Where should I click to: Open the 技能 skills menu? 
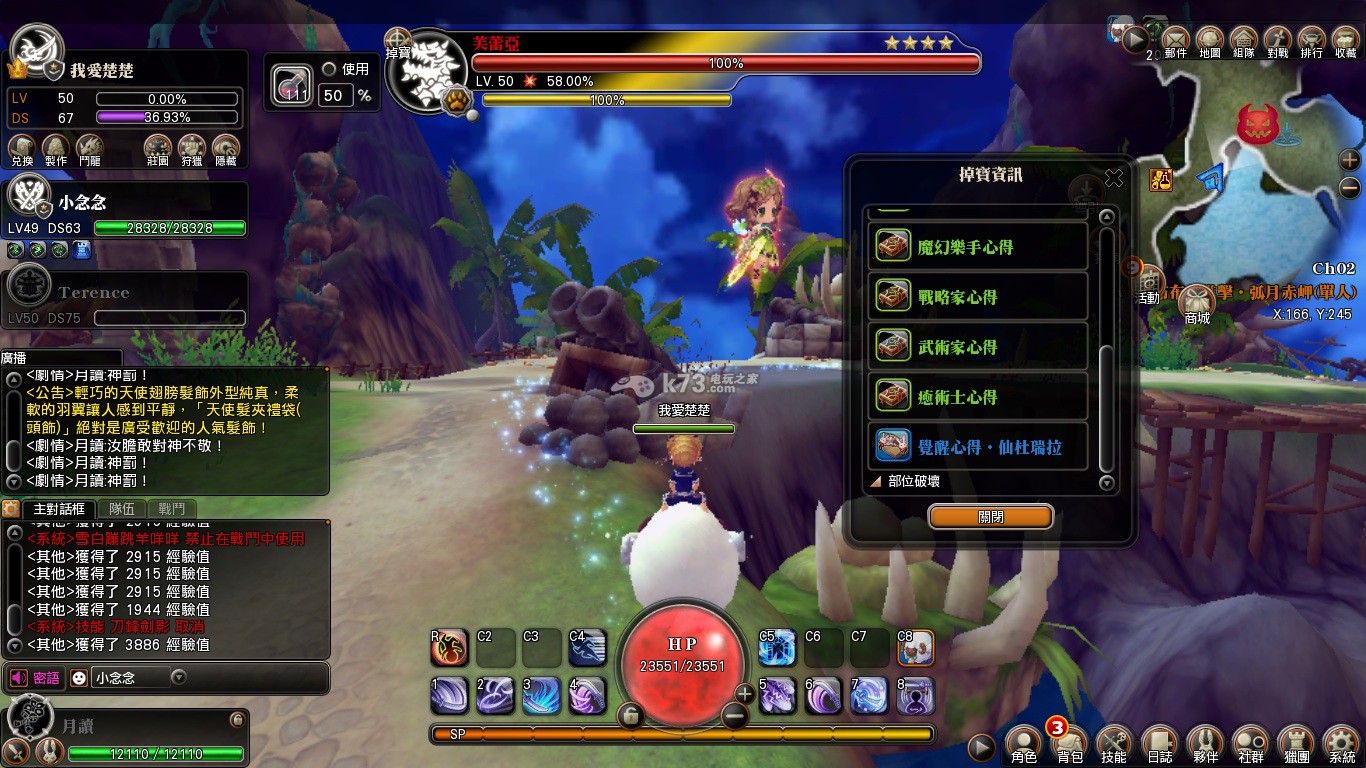pyautogui.click(x=1114, y=743)
